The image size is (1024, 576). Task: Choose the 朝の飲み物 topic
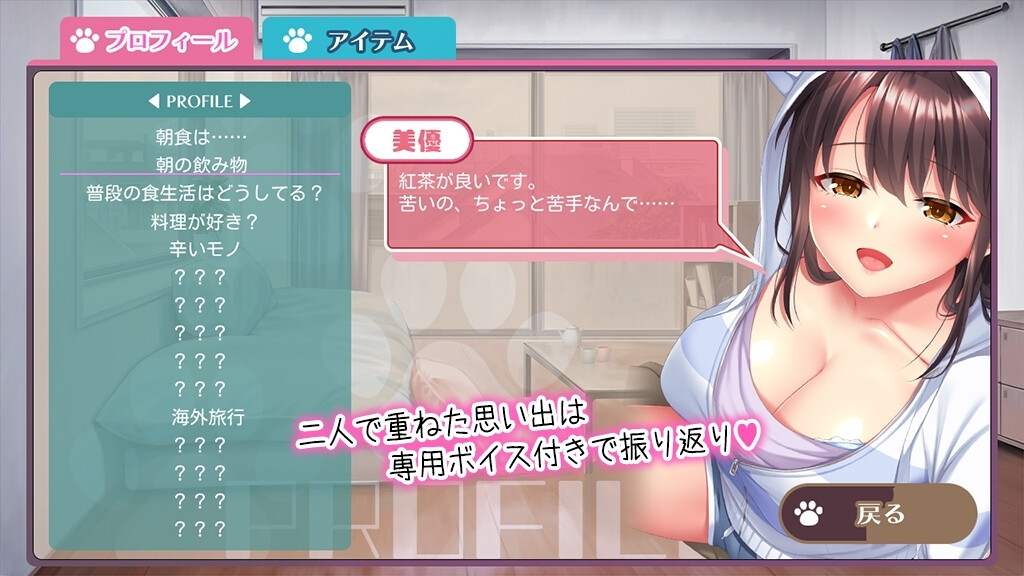pos(200,165)
